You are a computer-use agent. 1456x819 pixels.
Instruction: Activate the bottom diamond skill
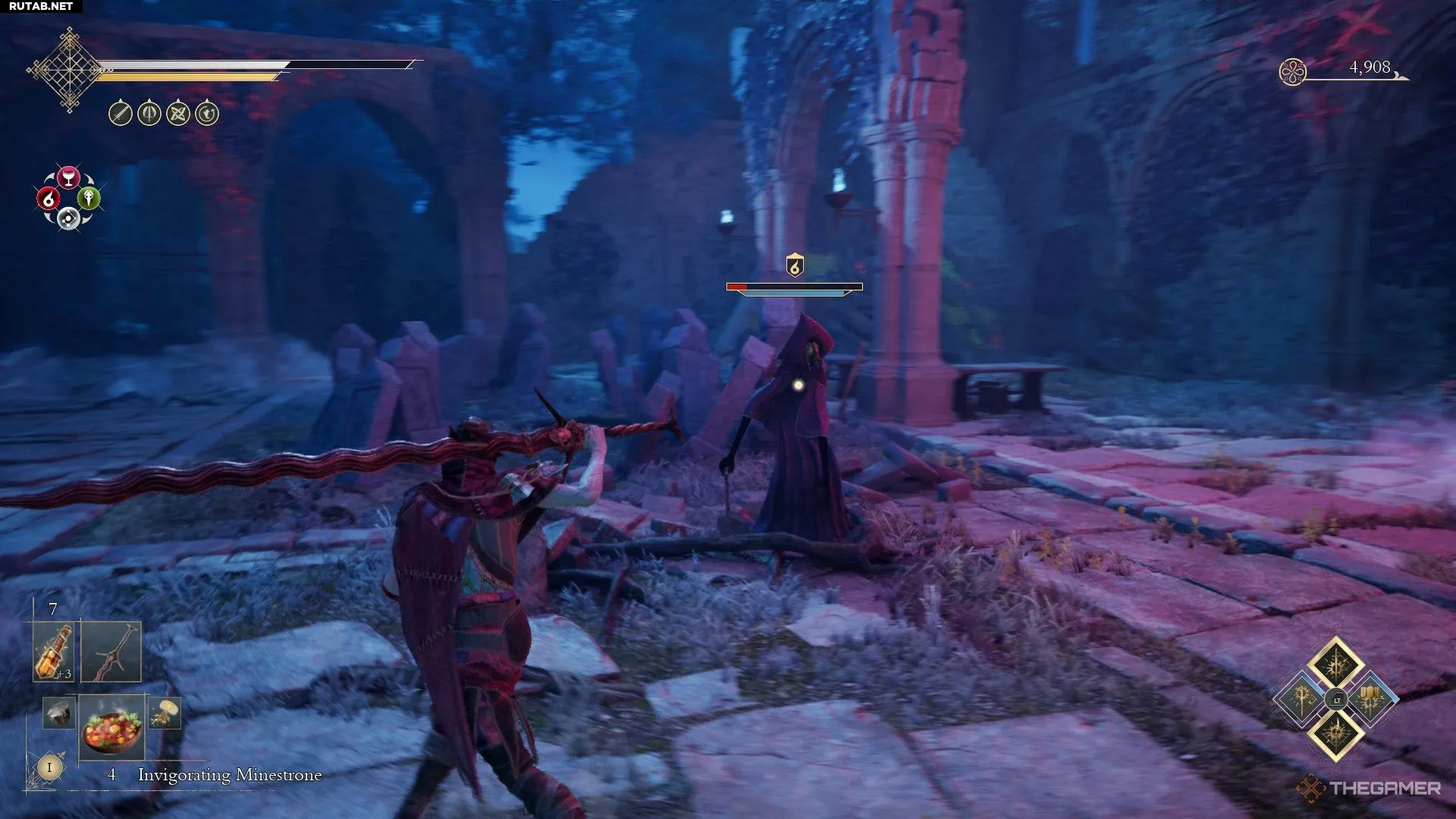1336,733
